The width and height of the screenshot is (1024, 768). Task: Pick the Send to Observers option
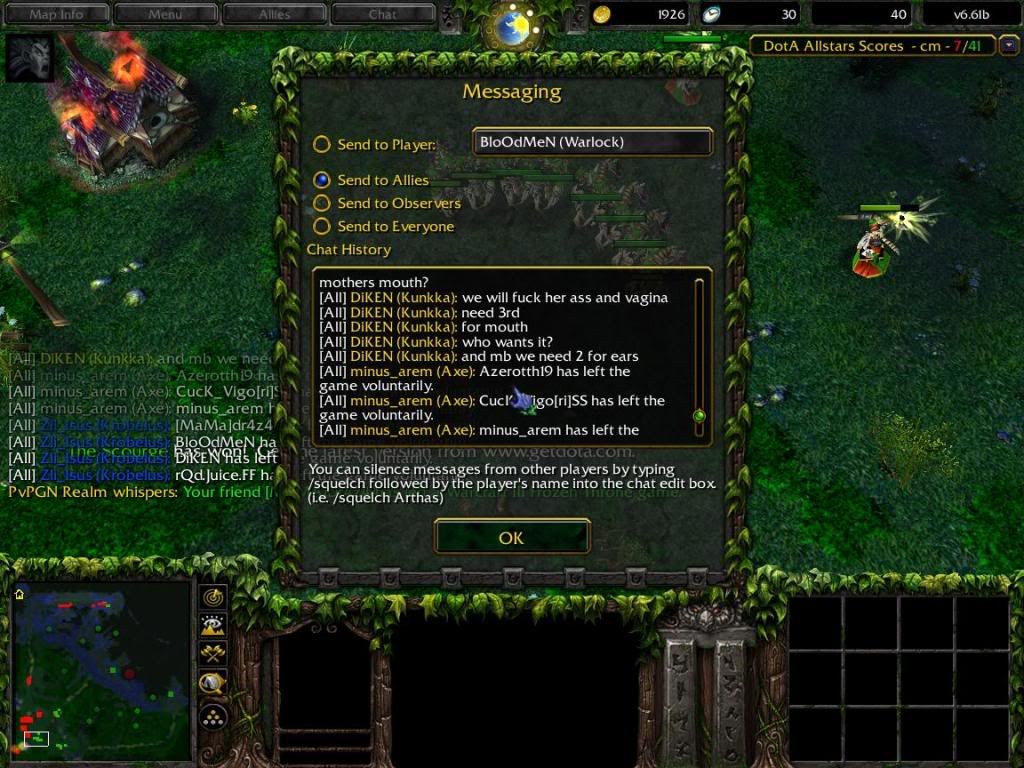322,203
